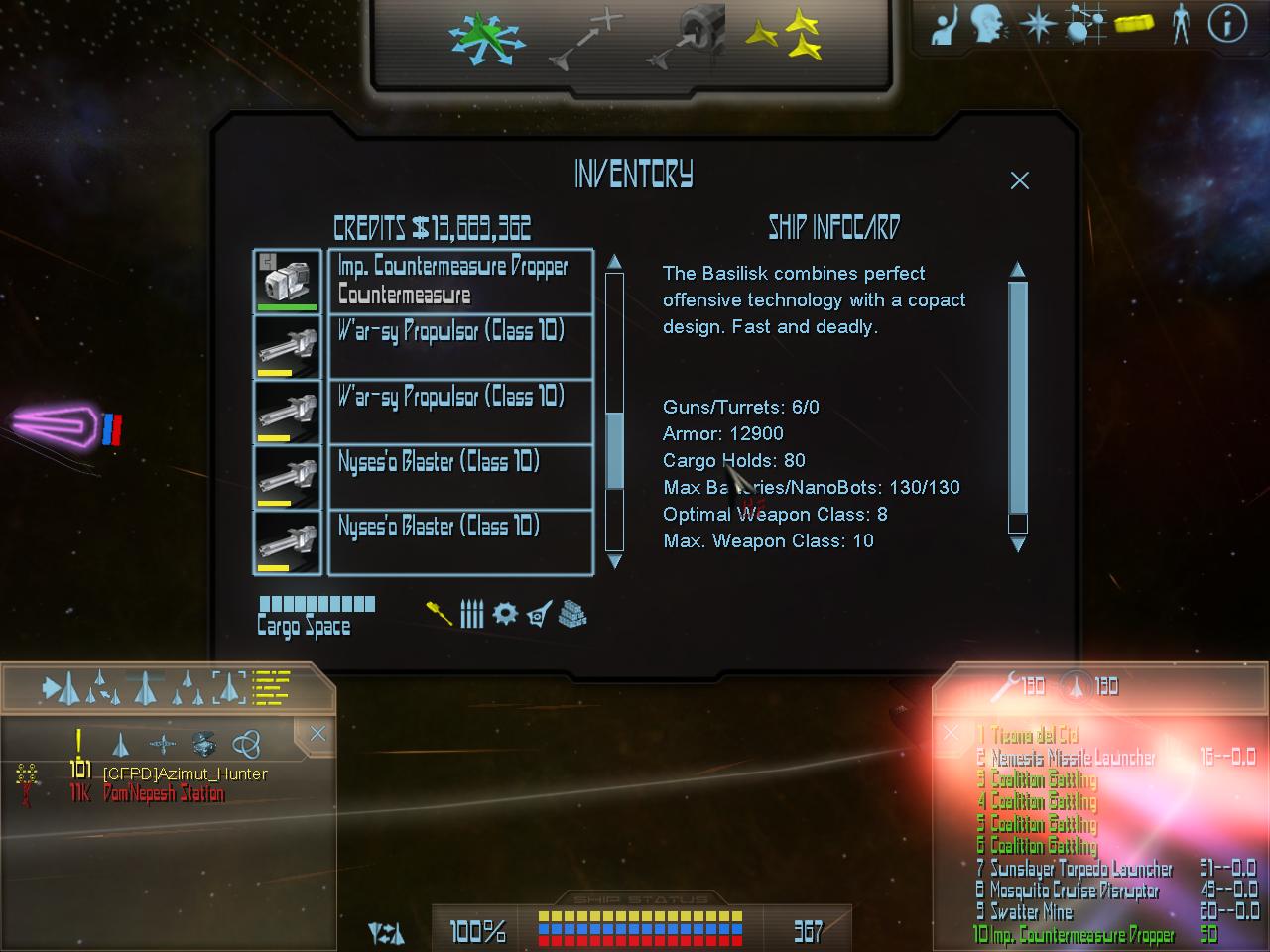Image resolution: width=1270 pixels, height=952 pixels.
Task: Show the stacked crates cargo filter
Action: tap(572, 615)
